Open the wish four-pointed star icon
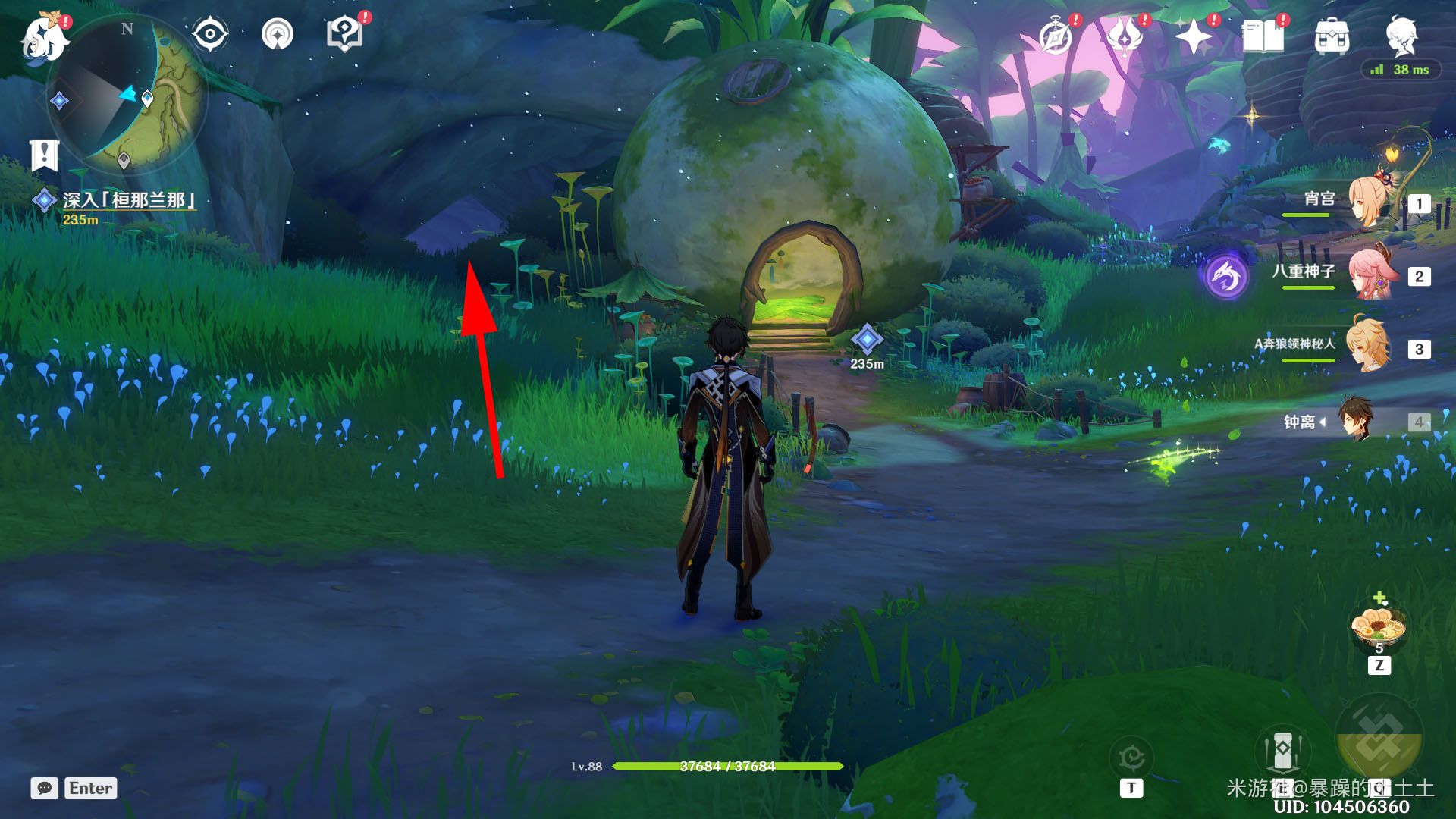 click(x=1192, y=36)
